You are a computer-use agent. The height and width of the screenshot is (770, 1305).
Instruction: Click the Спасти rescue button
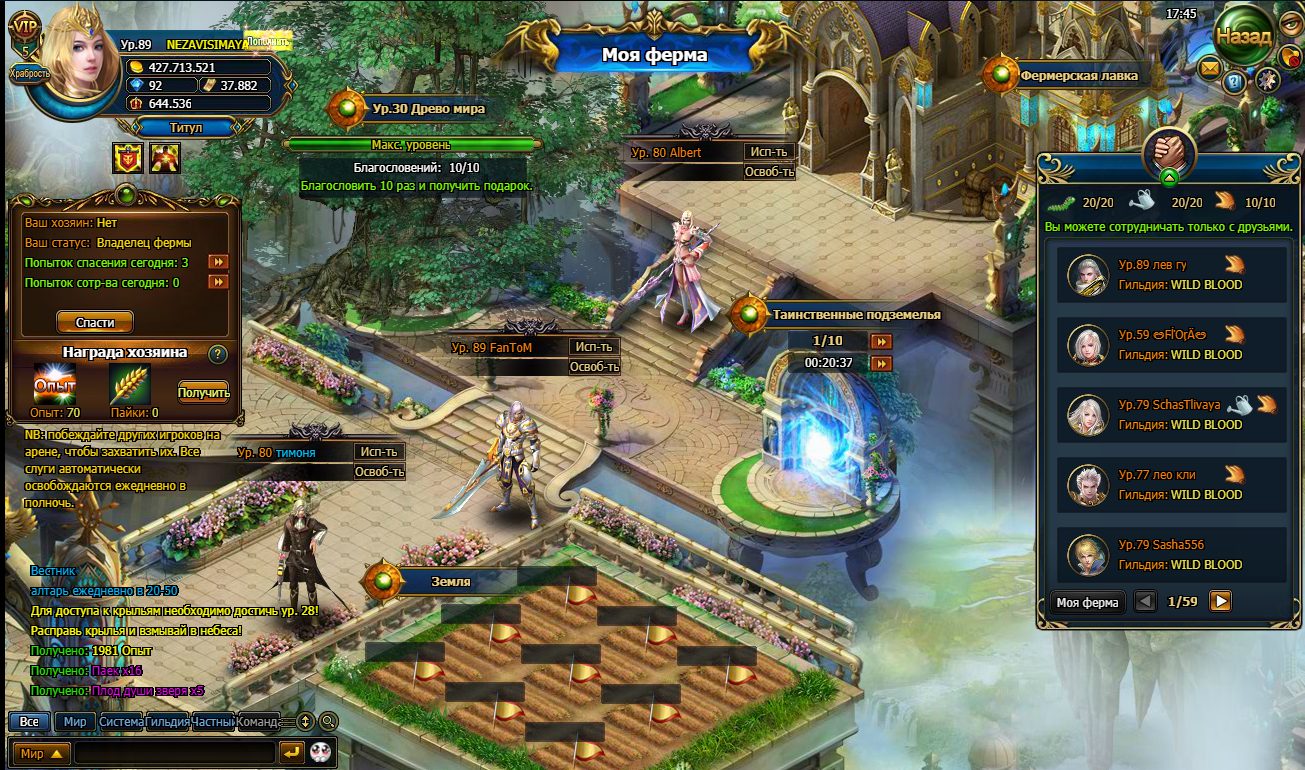[x=95, y=322]
